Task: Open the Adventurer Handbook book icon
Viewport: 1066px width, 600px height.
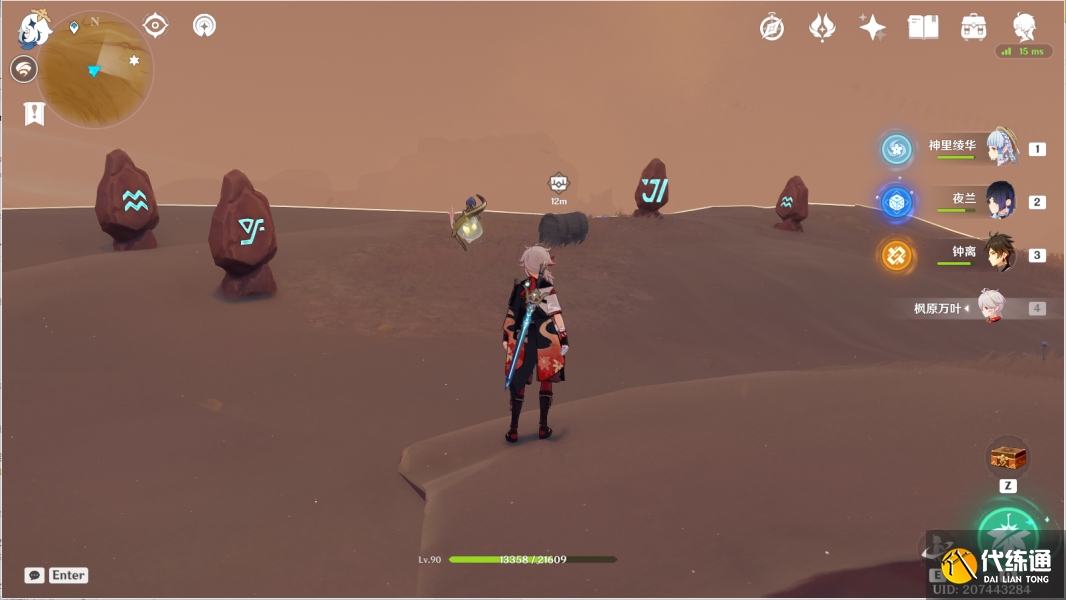Action: tap(922, 27)
